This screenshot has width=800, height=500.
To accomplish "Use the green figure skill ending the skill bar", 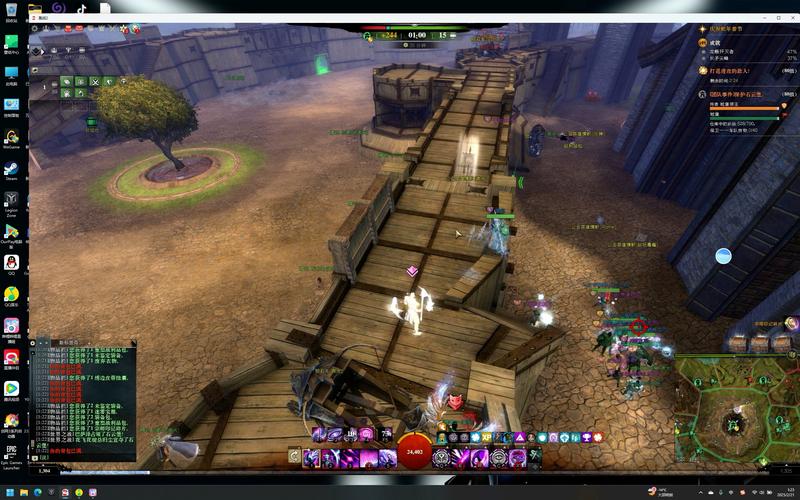I will (x=534, y=457).
